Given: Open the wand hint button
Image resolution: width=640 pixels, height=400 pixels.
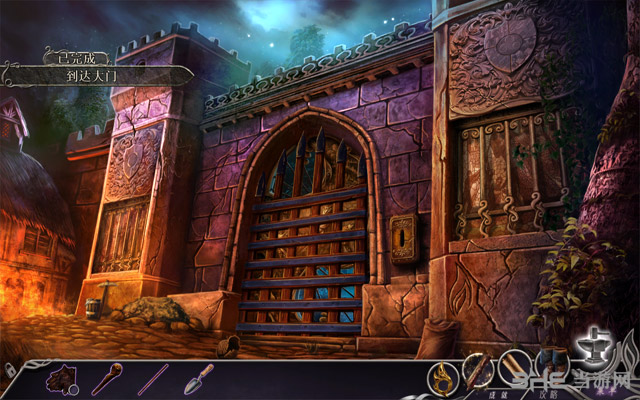Looking at the screenshot, I should (478, 371).
